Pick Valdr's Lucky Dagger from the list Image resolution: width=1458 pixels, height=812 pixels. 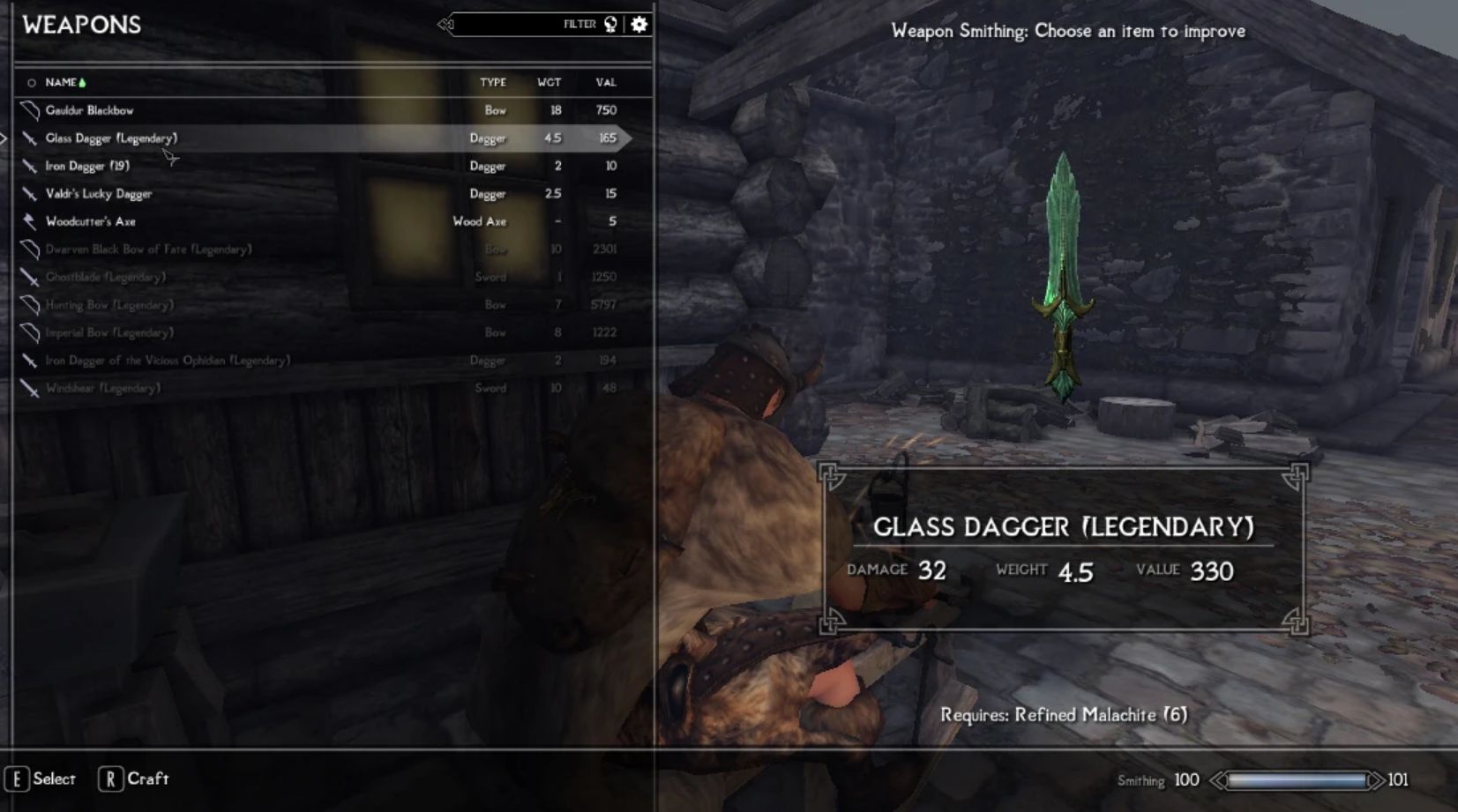point(99,194)
